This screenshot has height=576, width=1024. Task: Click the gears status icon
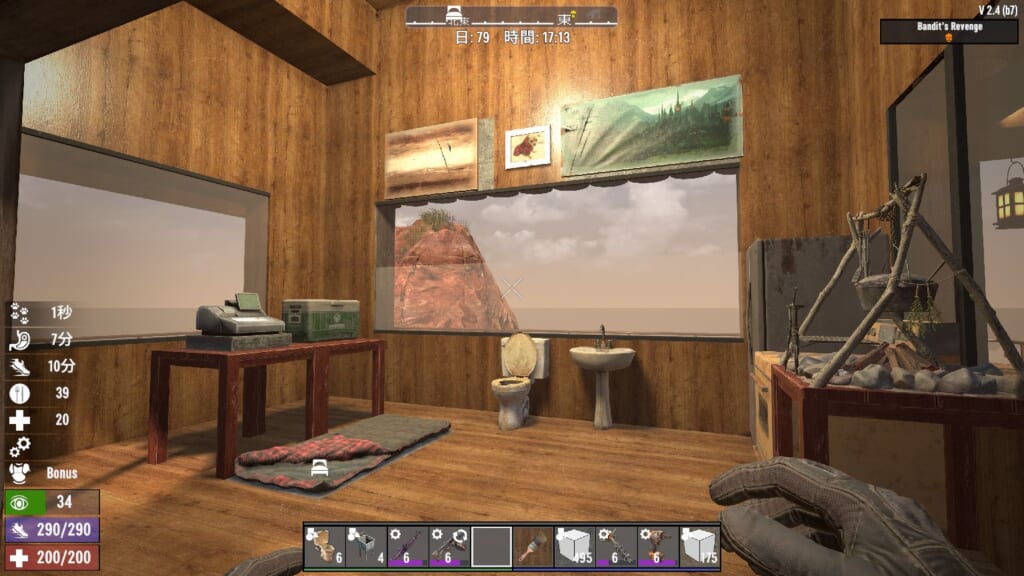[x=19, y=447]
